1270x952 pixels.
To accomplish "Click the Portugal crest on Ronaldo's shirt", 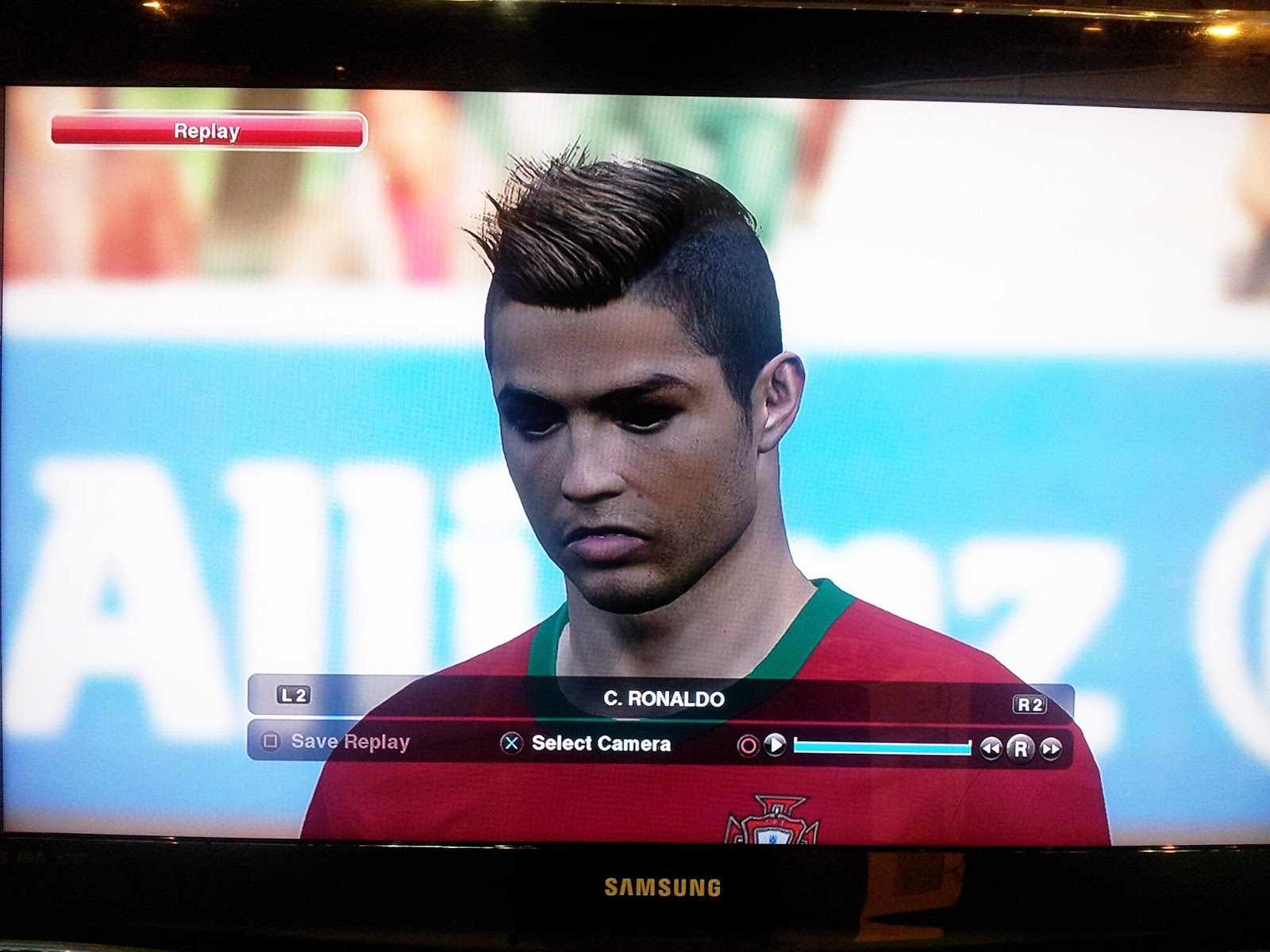I will click(774, 825).
